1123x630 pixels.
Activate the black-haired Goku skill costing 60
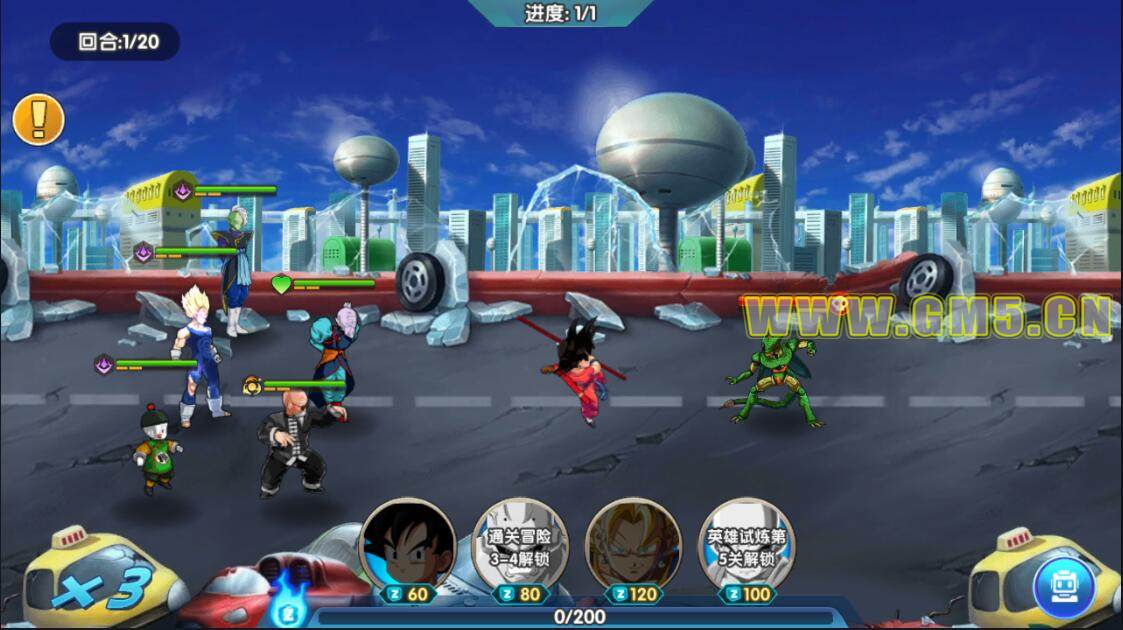pyautogui.click(x=407, y=546)
